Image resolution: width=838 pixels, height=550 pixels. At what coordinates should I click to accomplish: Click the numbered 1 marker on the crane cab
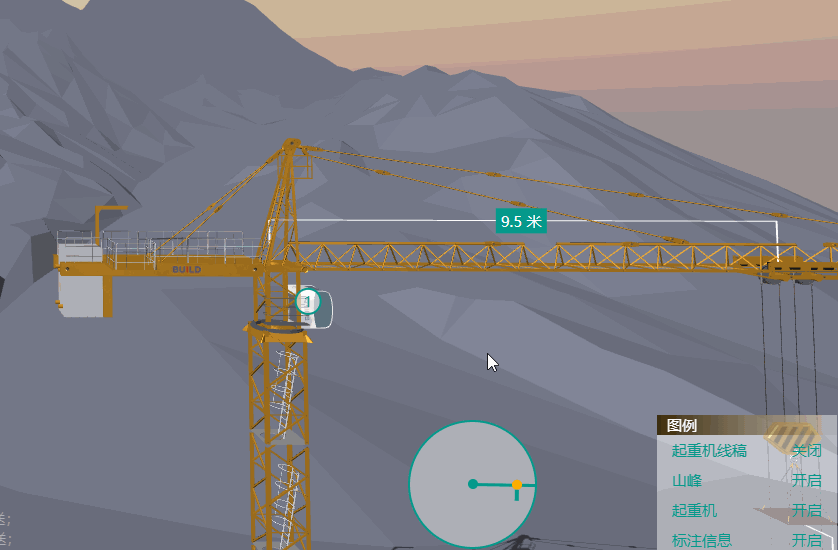pos(308,300)
